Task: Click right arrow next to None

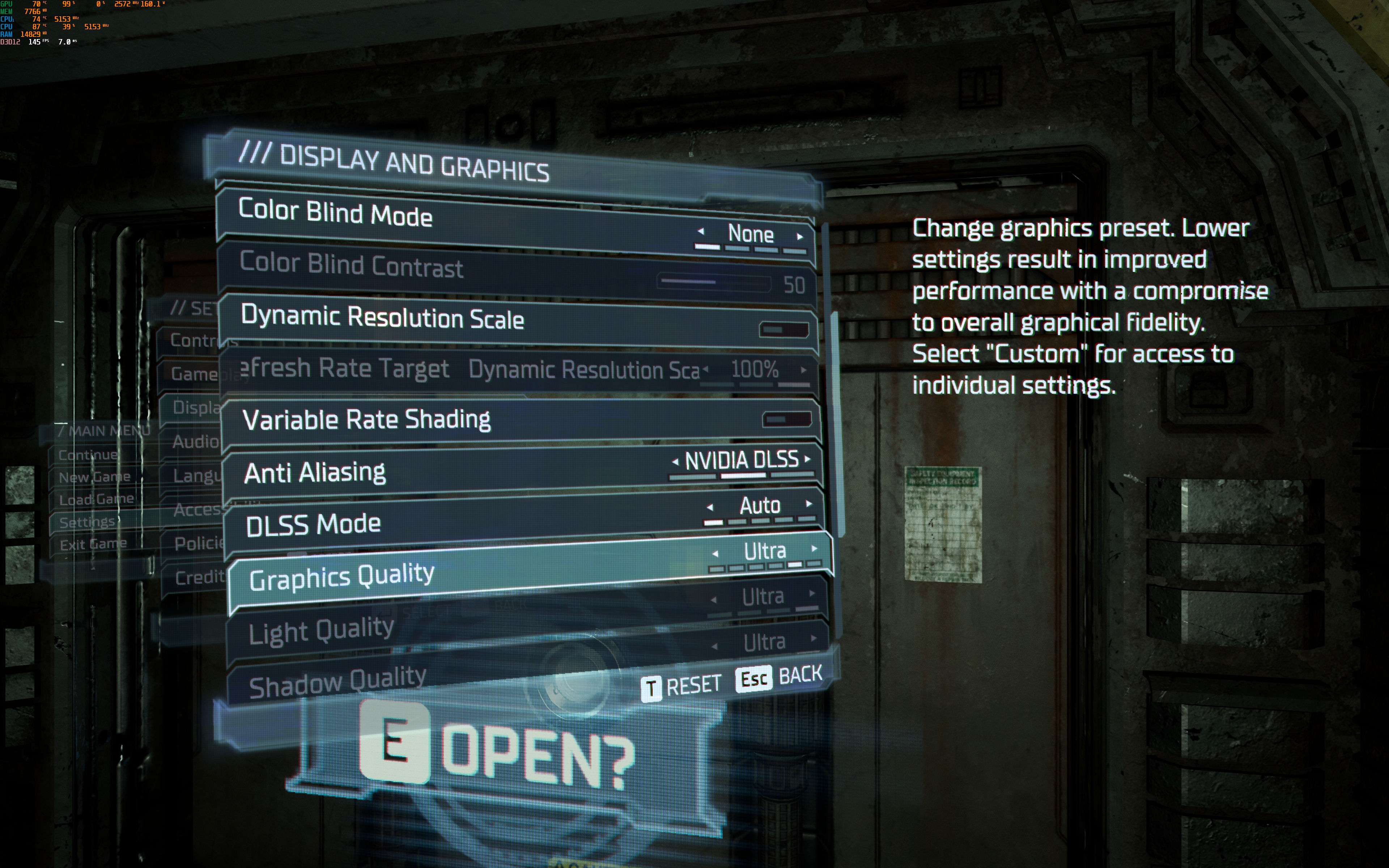Action: [800, 236]
